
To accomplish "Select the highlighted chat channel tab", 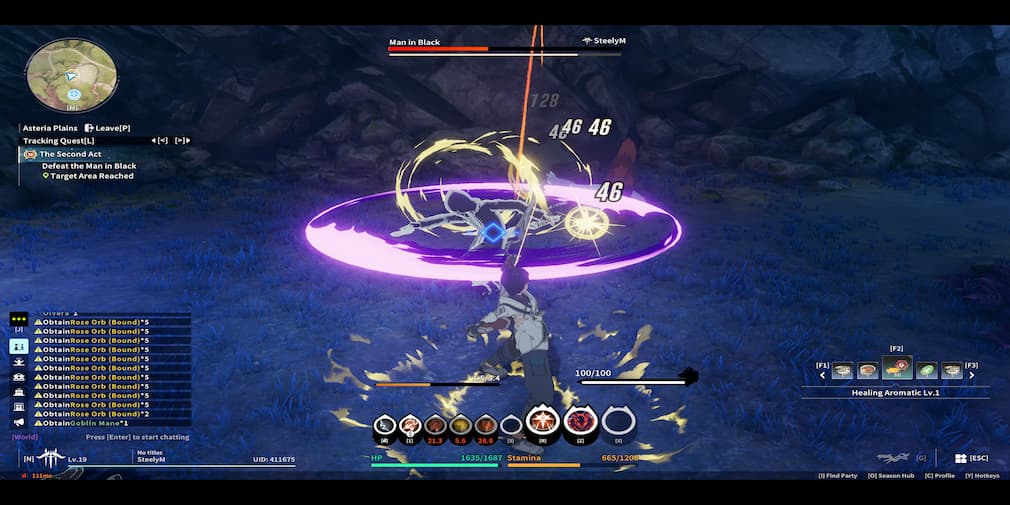I will pyautogui.click(x=19, y=346).
